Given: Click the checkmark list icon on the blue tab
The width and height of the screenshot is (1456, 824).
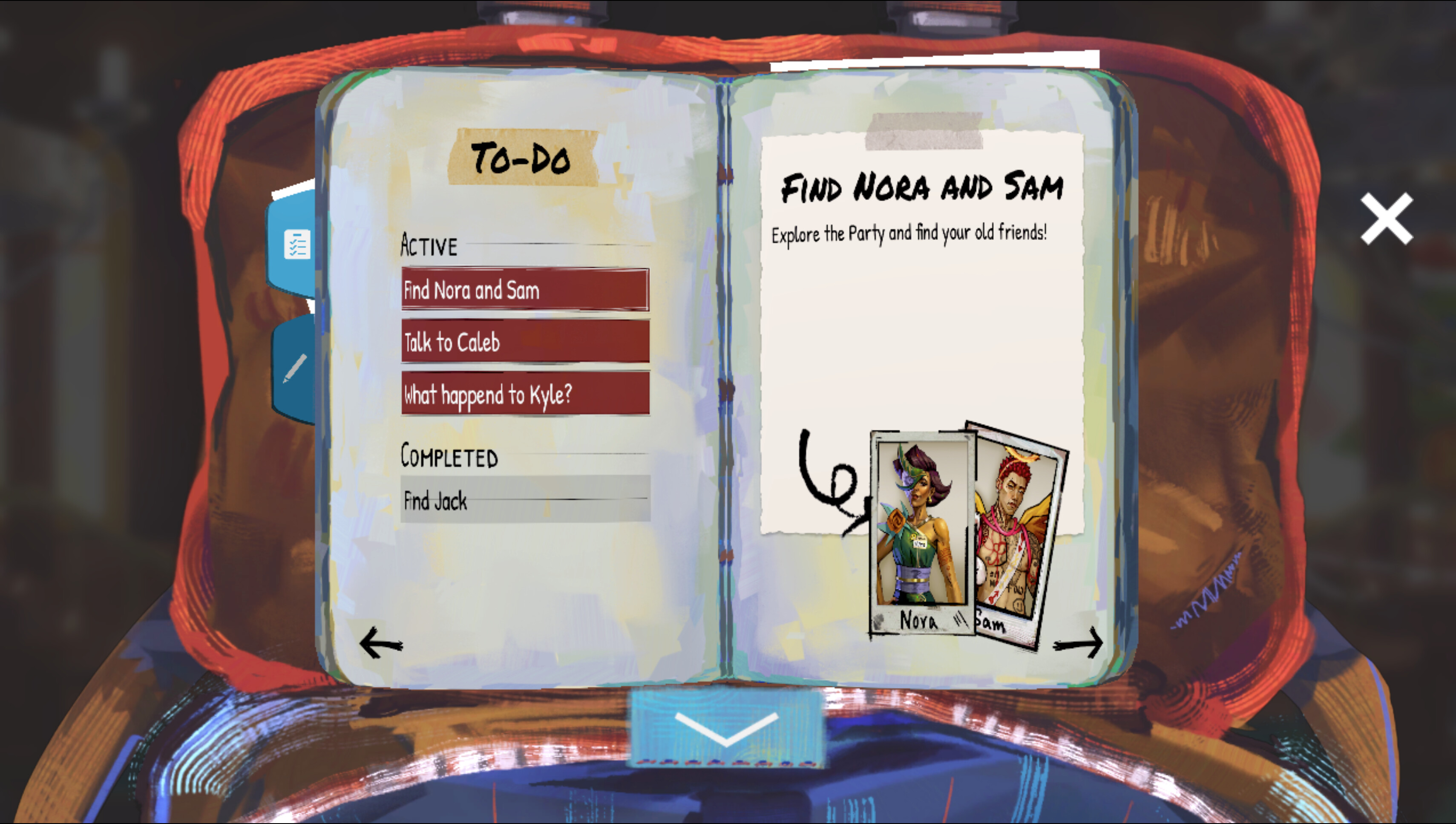Looking at the screenshot, I should click(x=296, y=245).
